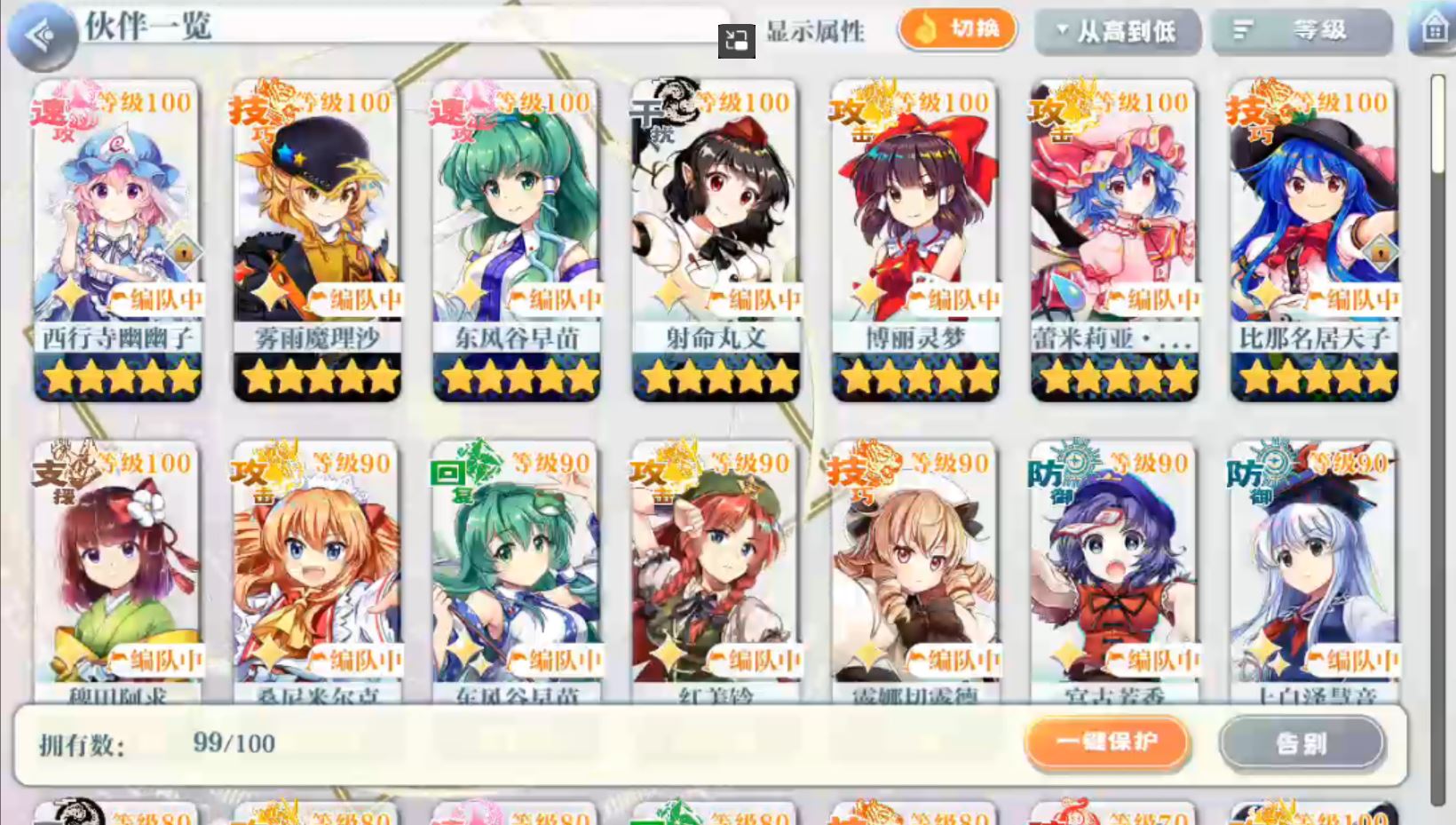This screenshot has height=825, width=1456.
Task: Return to the home screen via house icon
Action: coord(1434,29)
